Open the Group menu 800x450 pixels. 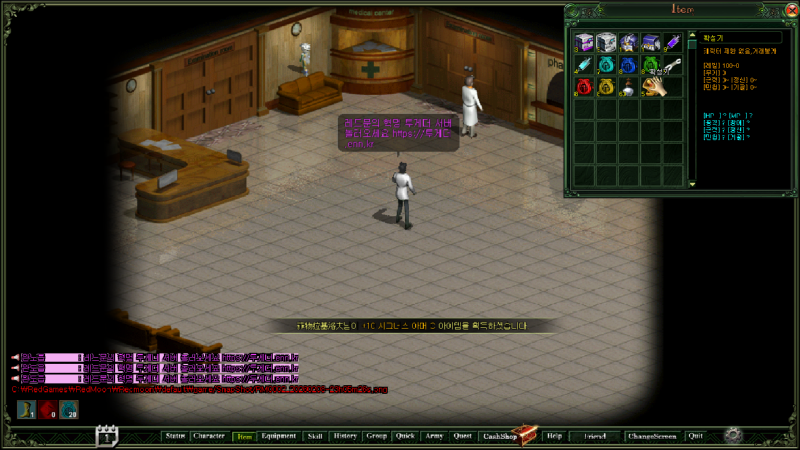click(x=377, y=436)
